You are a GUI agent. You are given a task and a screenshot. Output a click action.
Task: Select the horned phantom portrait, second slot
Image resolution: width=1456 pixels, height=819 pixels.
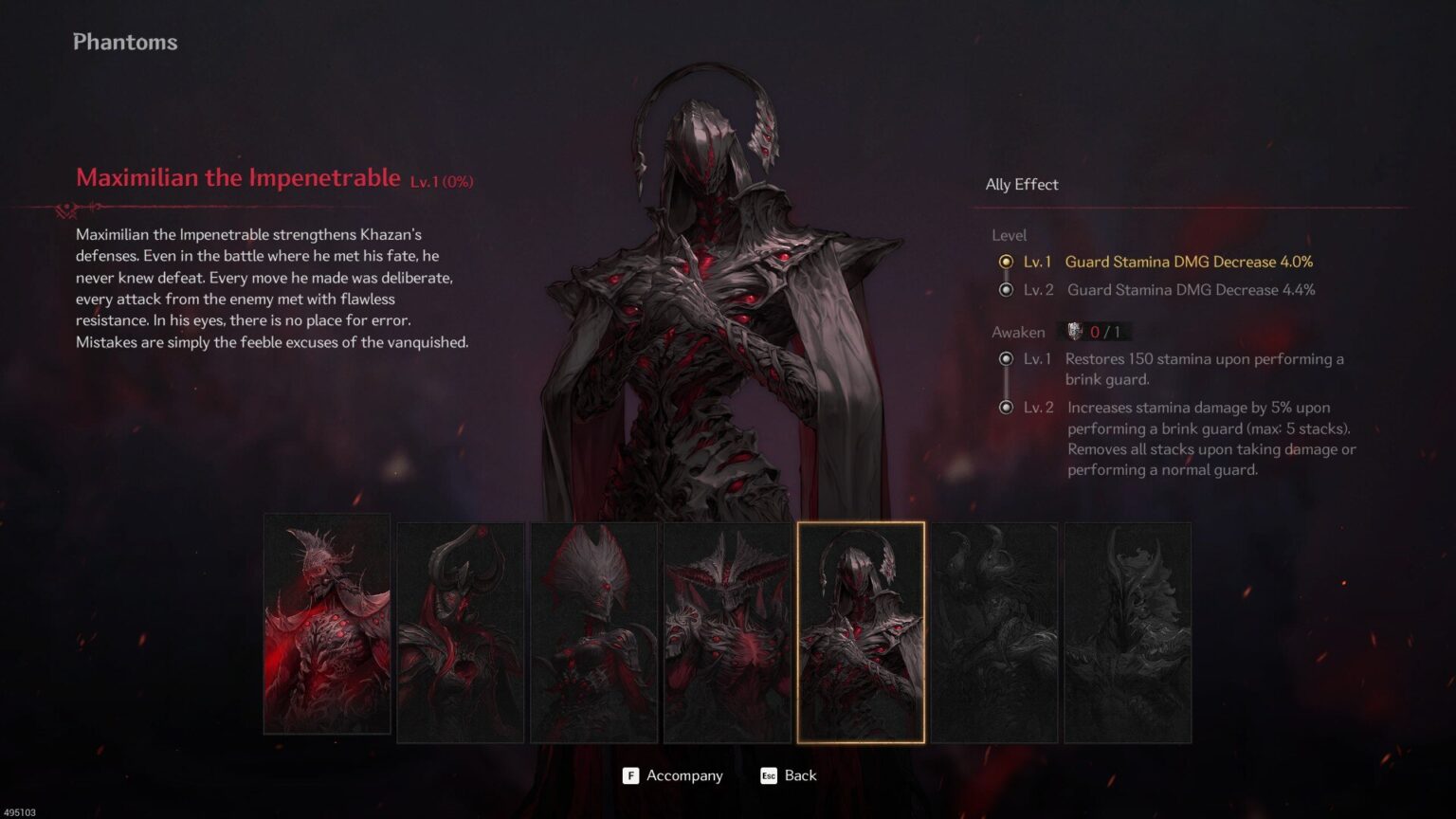tap(460, 630)
